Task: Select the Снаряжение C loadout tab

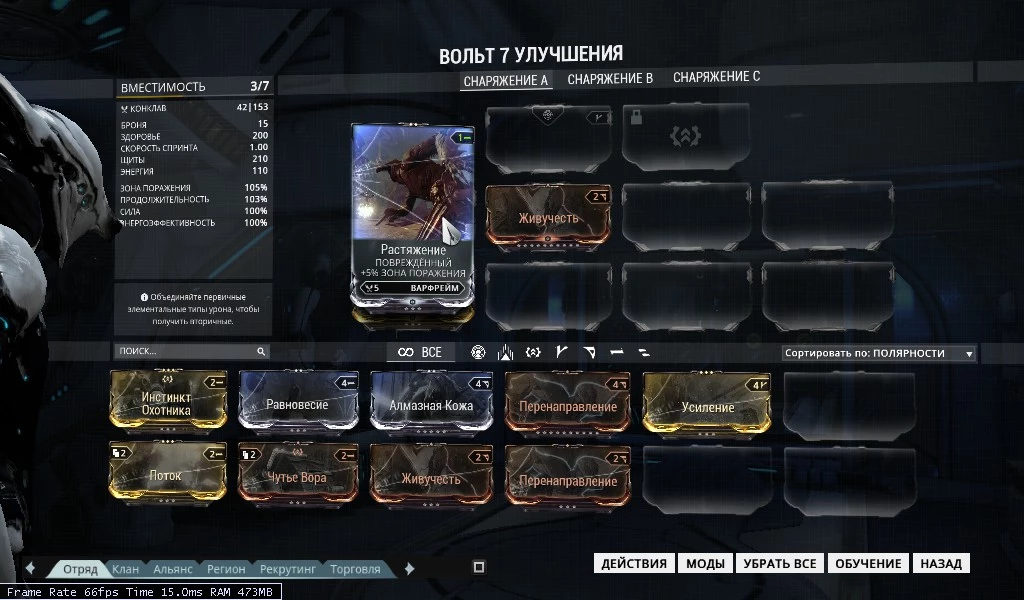Action: pos(716,77)
